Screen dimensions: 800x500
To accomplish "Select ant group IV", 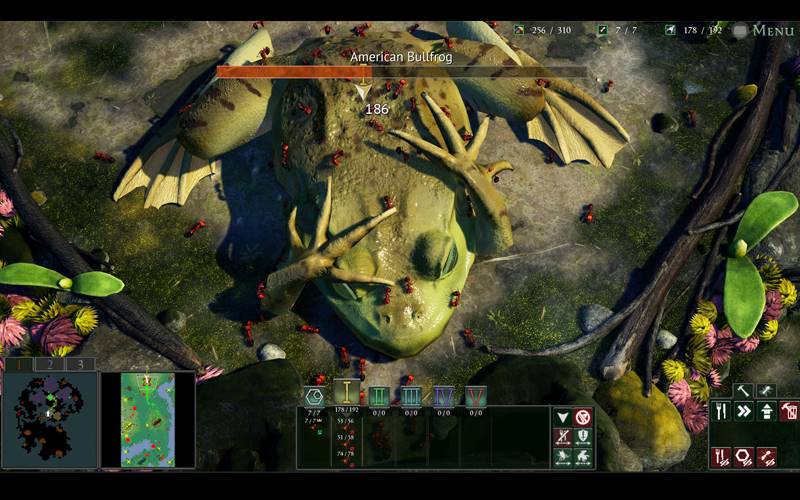I will coord(443,396).
